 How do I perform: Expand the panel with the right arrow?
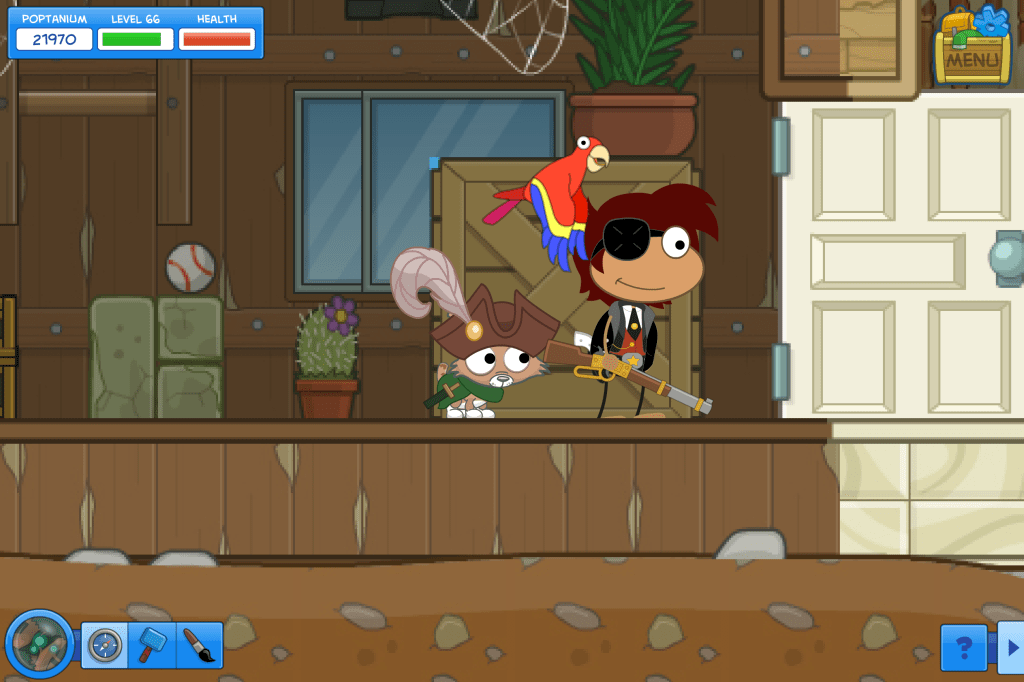click(x=1011, y=648)
